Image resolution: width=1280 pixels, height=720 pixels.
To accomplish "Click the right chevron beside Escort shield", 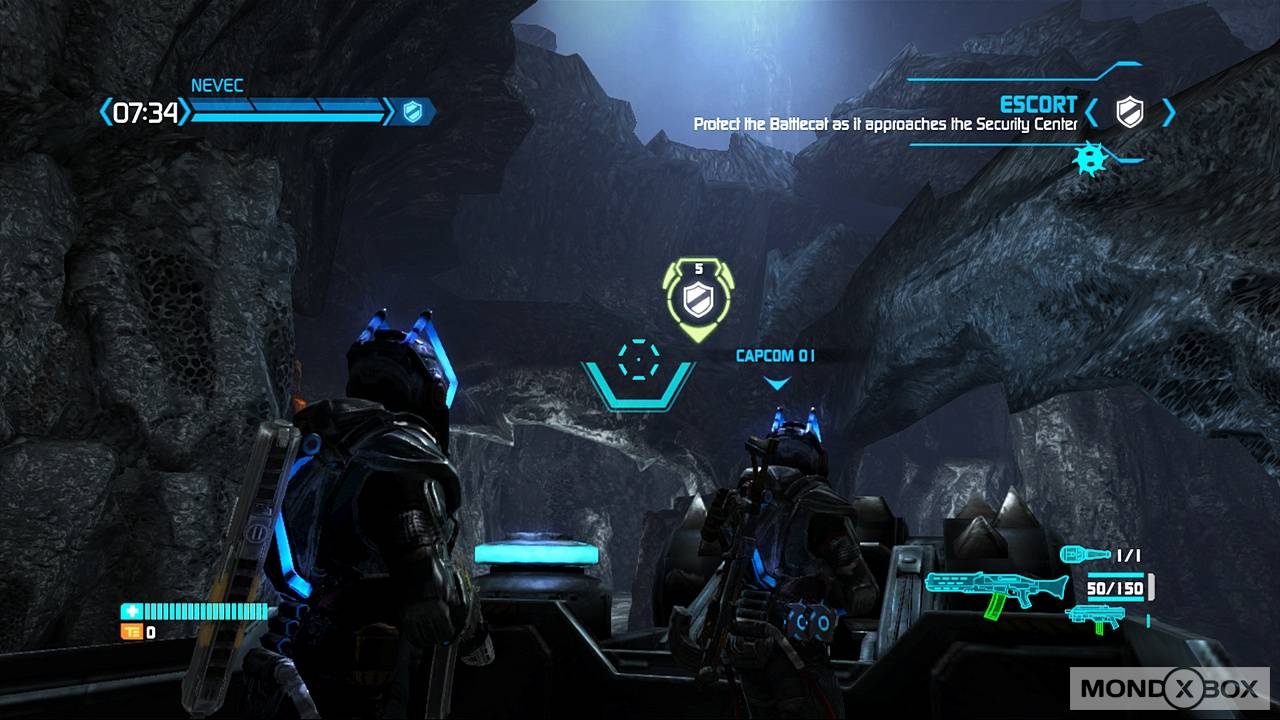I will (1168, 112).
